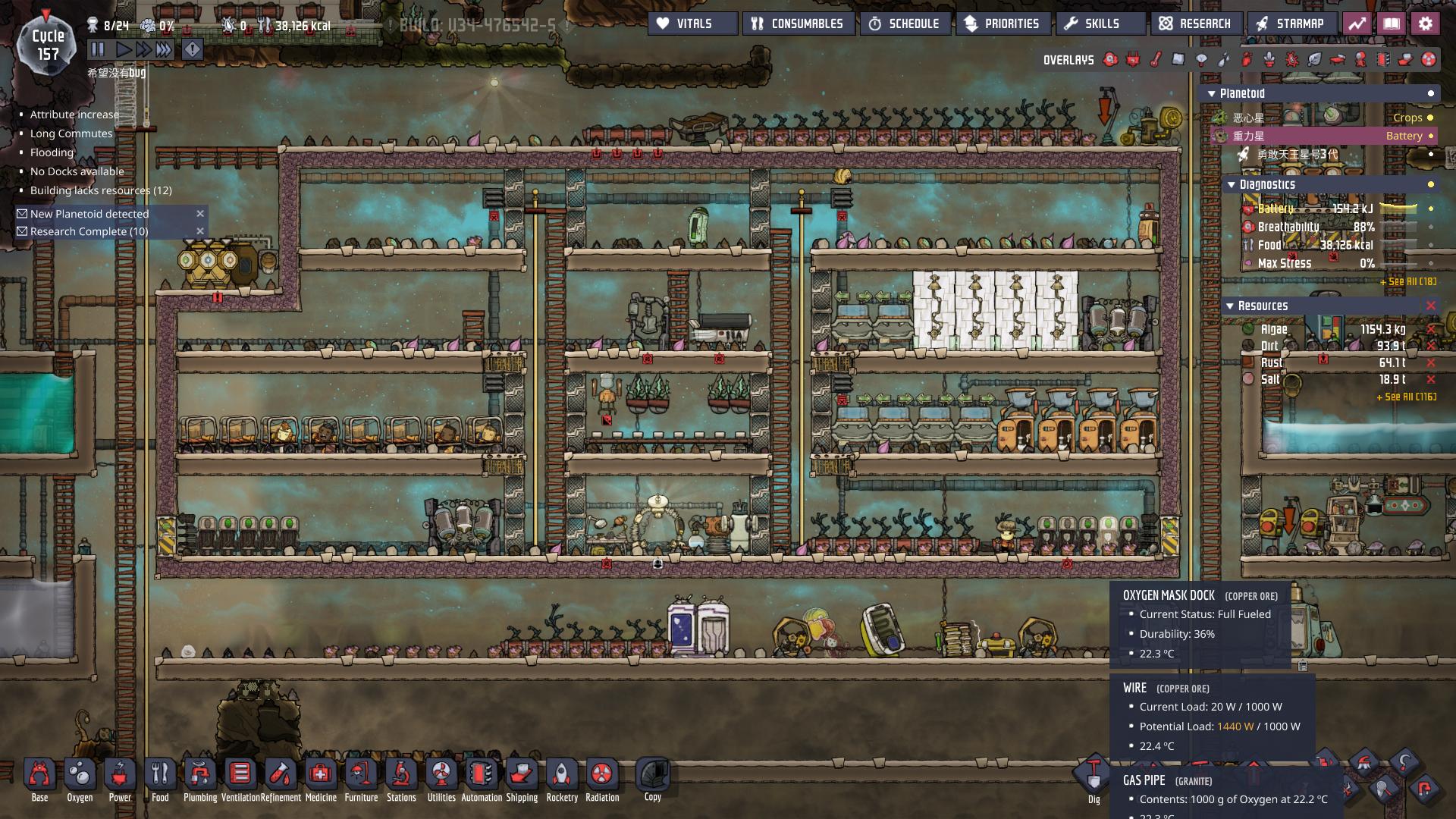Collapse the Planetoid panel
The width and height of the screenshot is (1456, 819).
pos(1213,93)
